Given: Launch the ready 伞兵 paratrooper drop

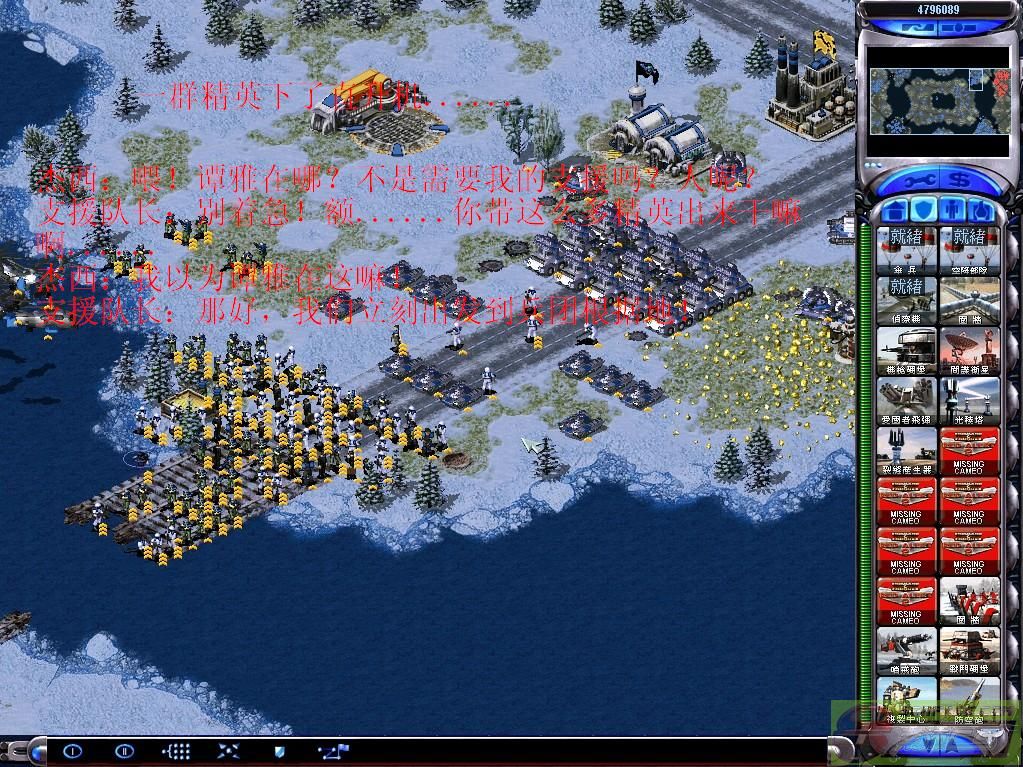Looking at the screenshot, I should (906, 250).
